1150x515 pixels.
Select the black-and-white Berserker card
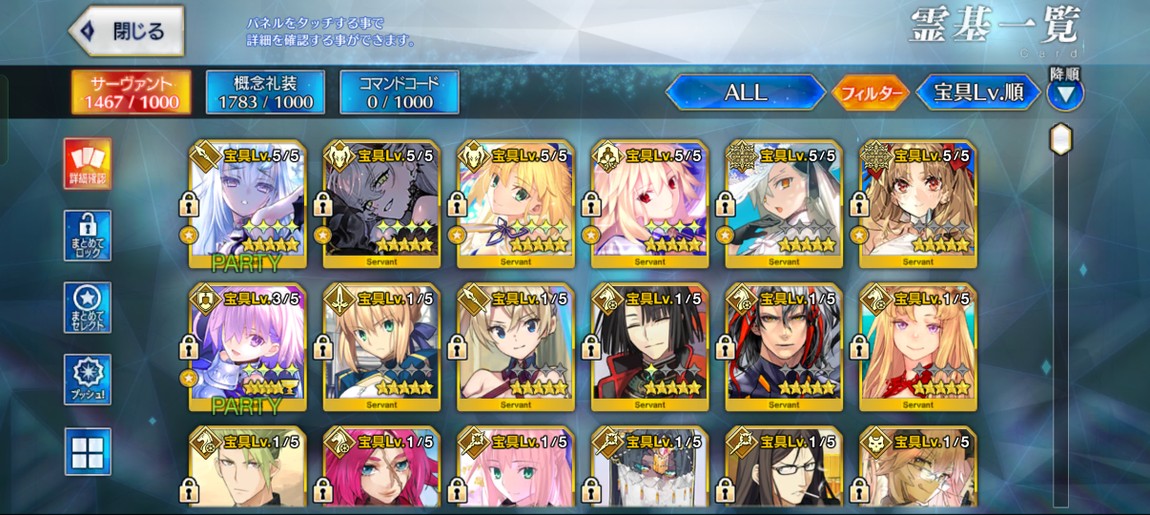(381, 204)
